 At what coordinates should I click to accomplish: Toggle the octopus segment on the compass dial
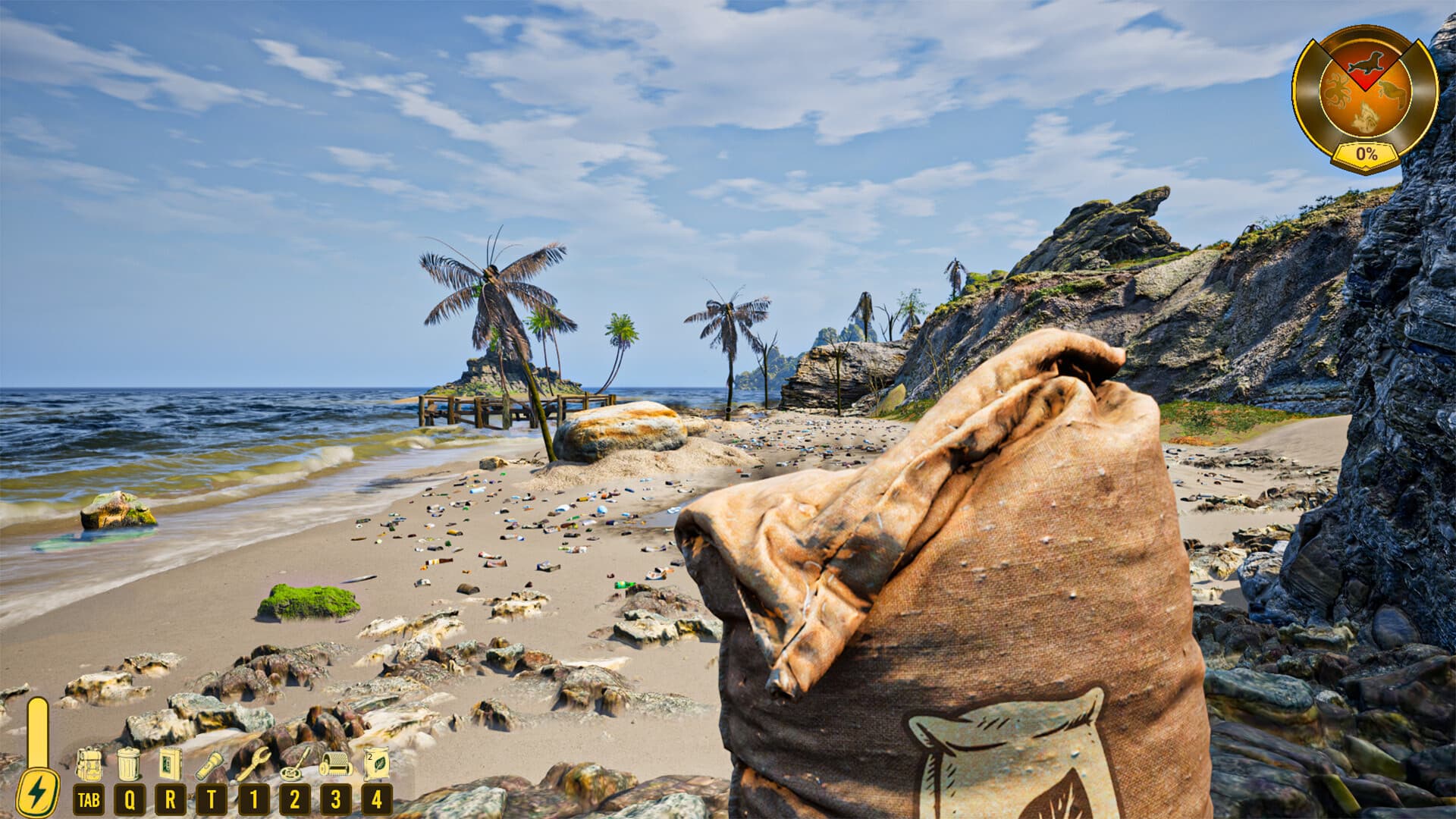[1338, 90]
